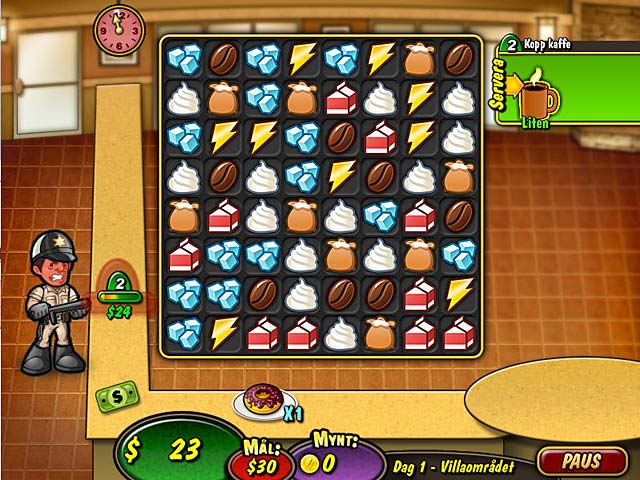The image size is (640, 480).
Task: Choose the ice cube tile in board's bottom-left corner
Action: 184,332
